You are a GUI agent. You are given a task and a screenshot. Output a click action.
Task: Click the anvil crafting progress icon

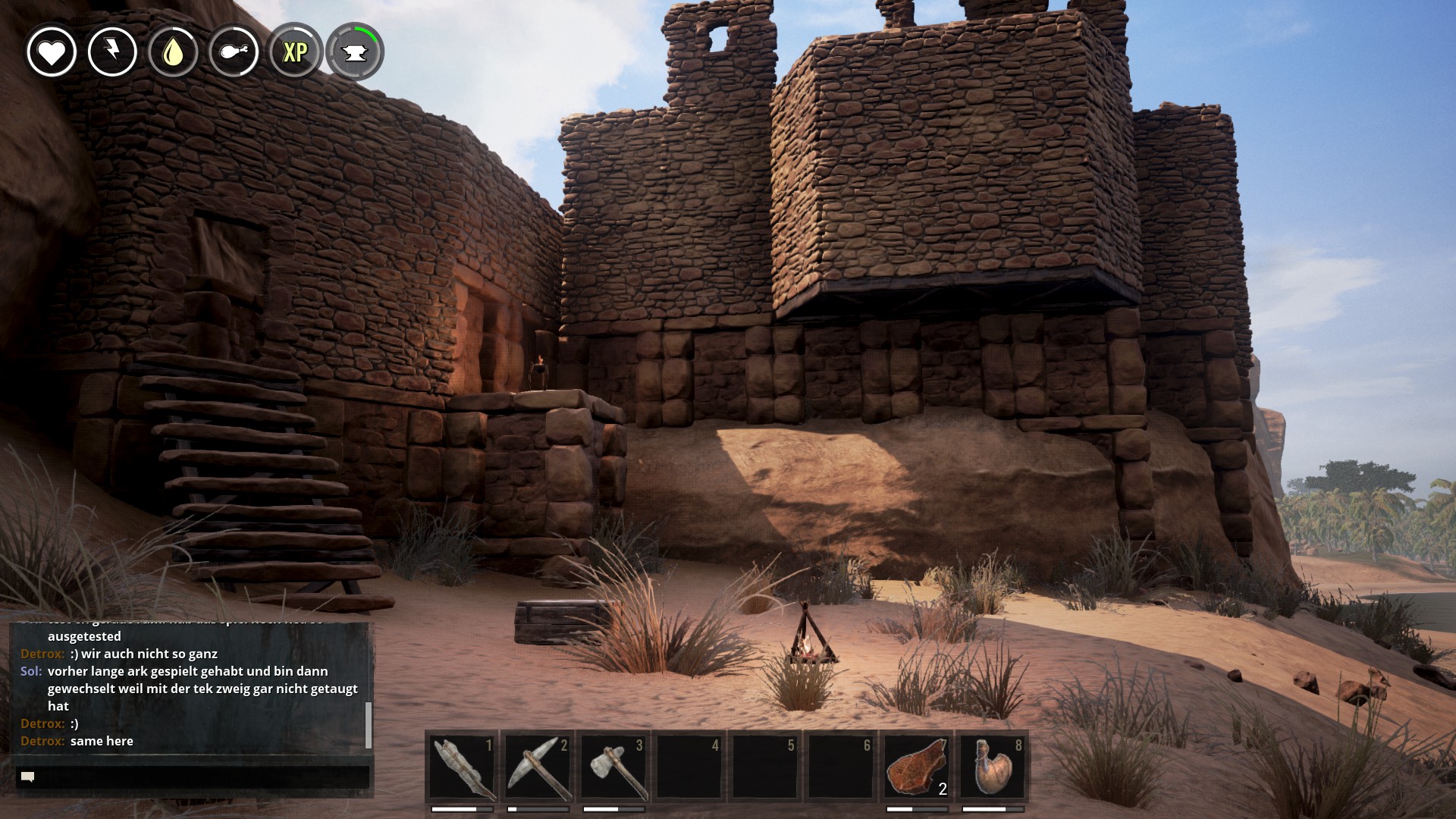355,52
